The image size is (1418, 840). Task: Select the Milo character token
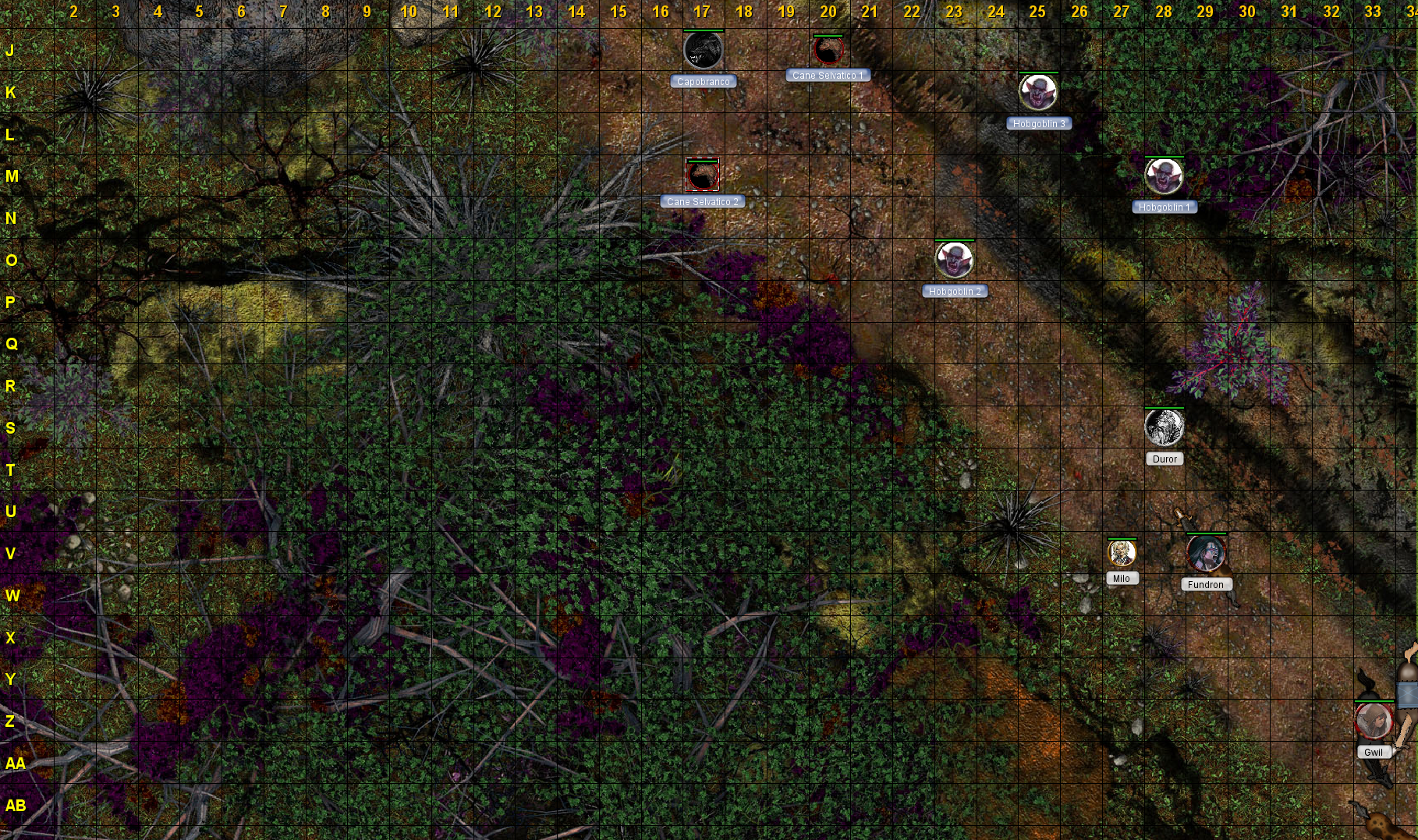1122,553
